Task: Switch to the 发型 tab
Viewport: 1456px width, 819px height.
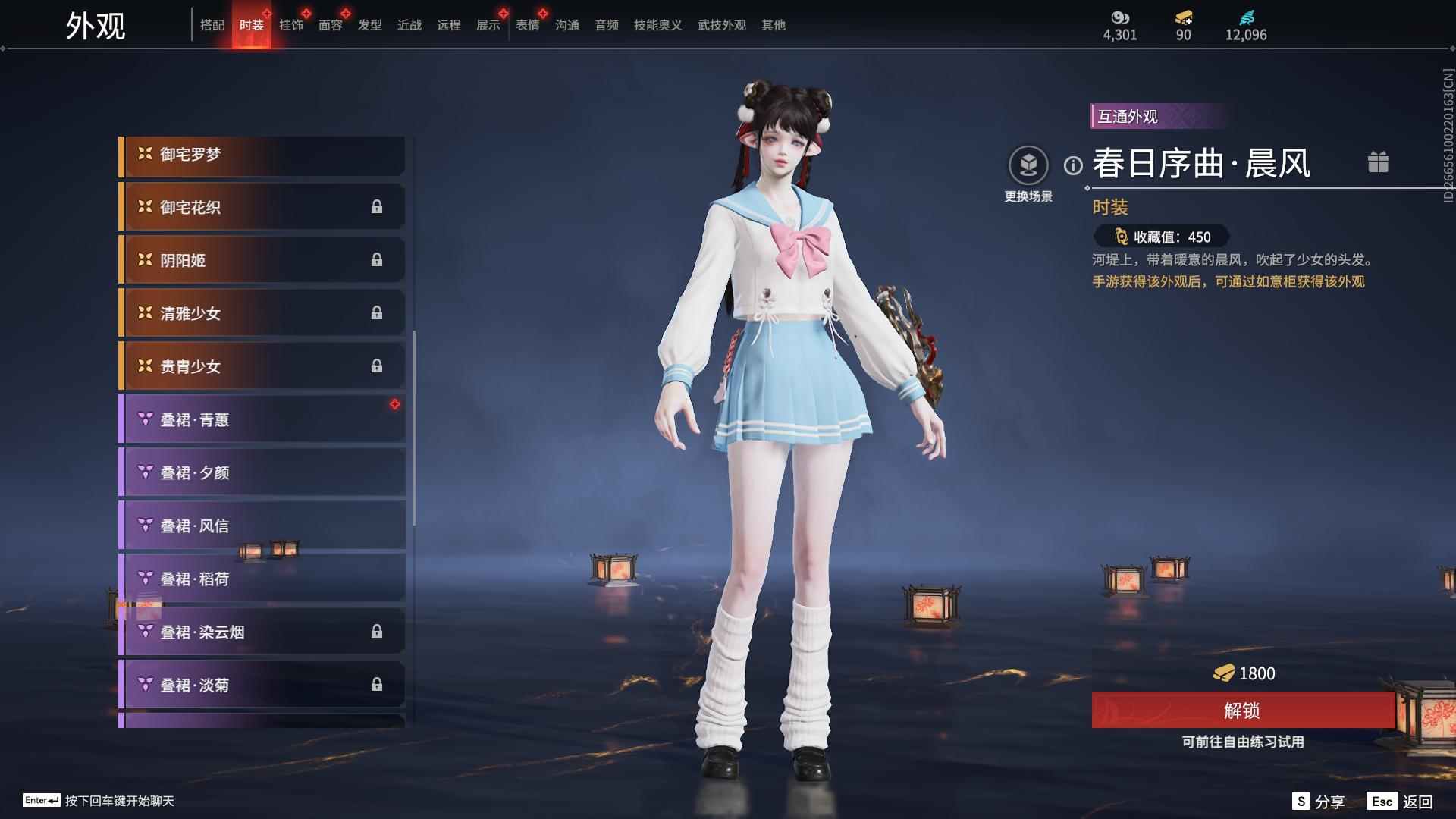Action: pos(369,25)
